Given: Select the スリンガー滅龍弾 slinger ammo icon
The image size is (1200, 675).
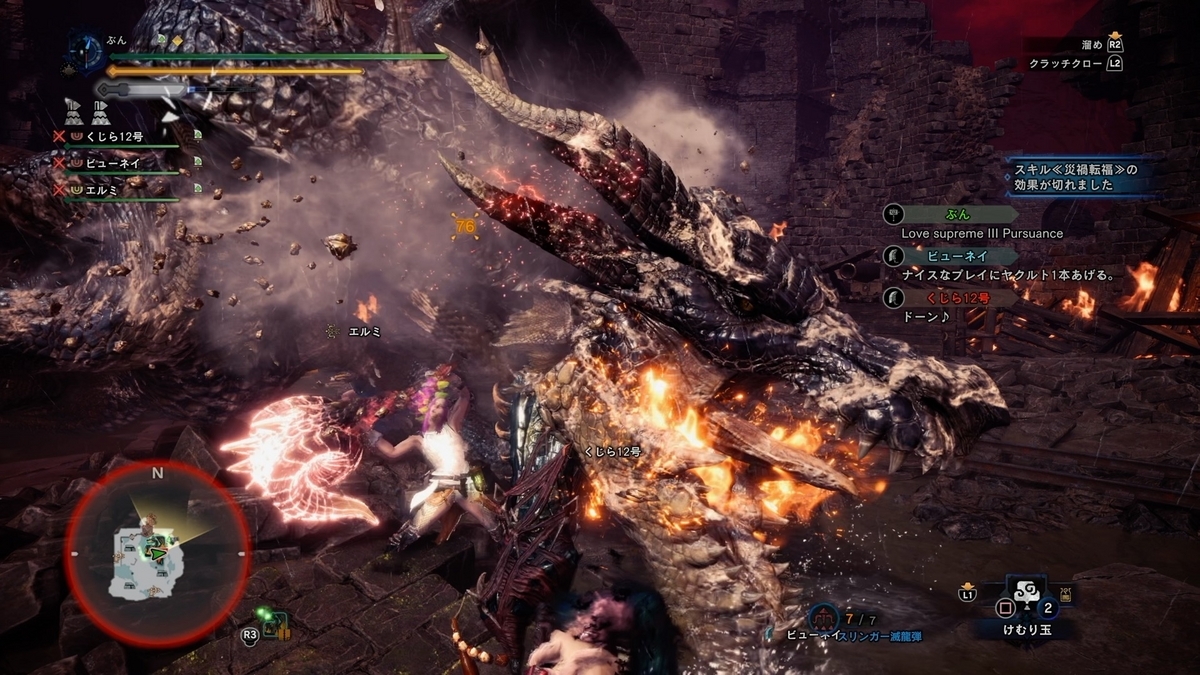Looking at the screenshot, I should pos(823,617).
